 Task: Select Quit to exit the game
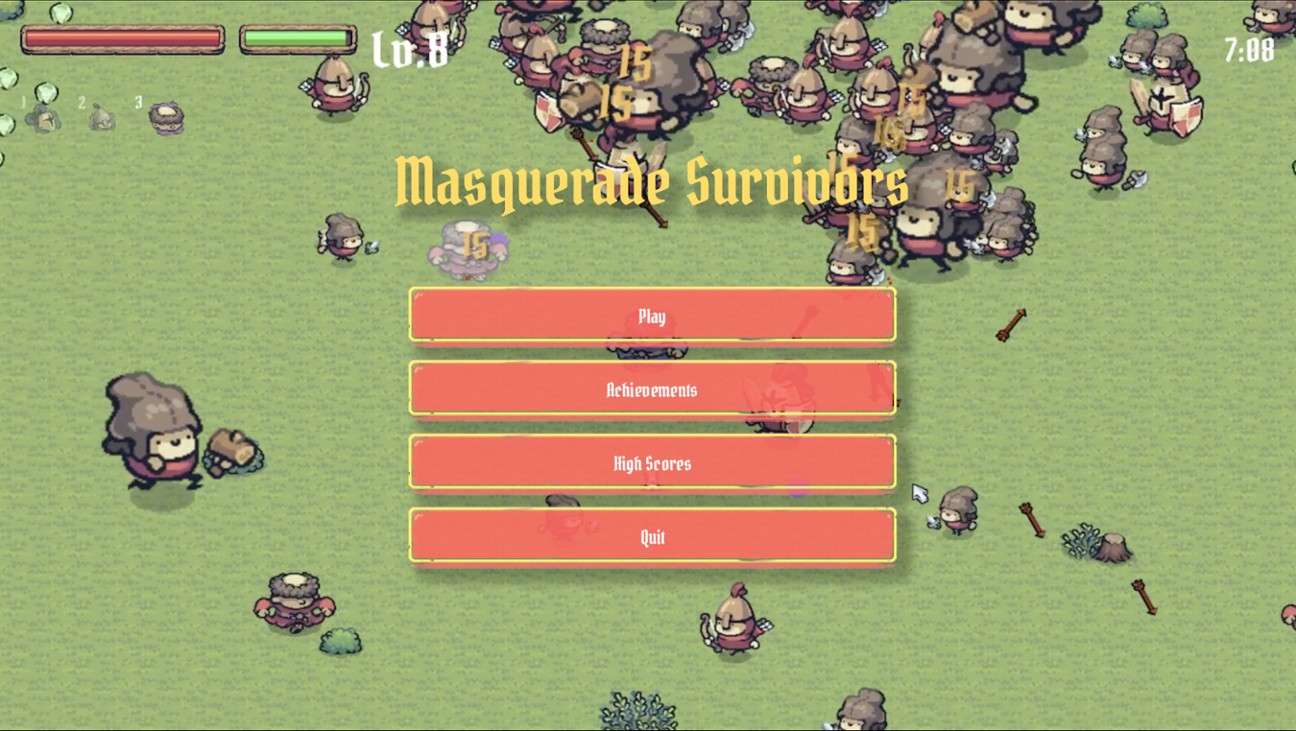click(x=652, y=536)
